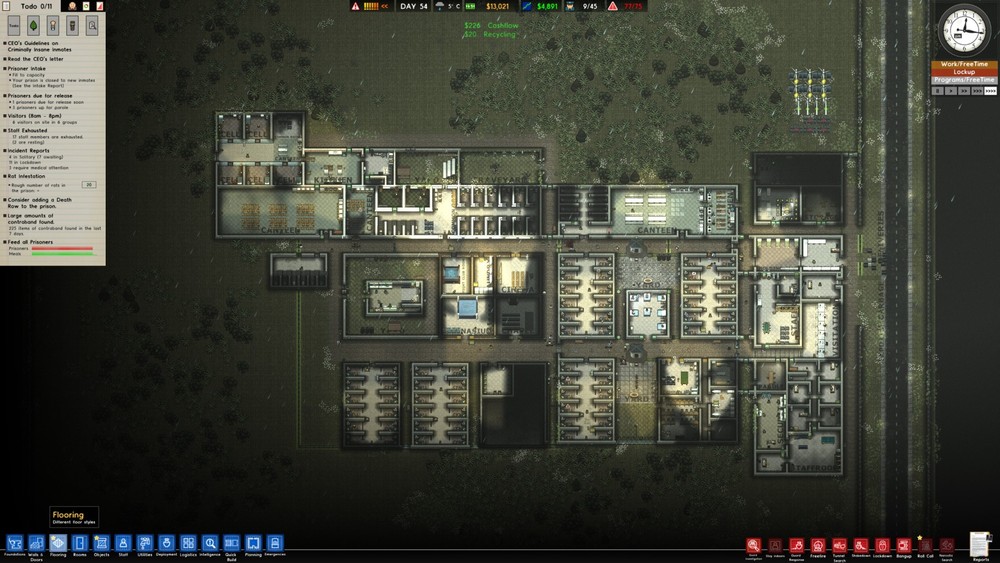Choose the Rooms toolbar button

click(x=80, y=543)
